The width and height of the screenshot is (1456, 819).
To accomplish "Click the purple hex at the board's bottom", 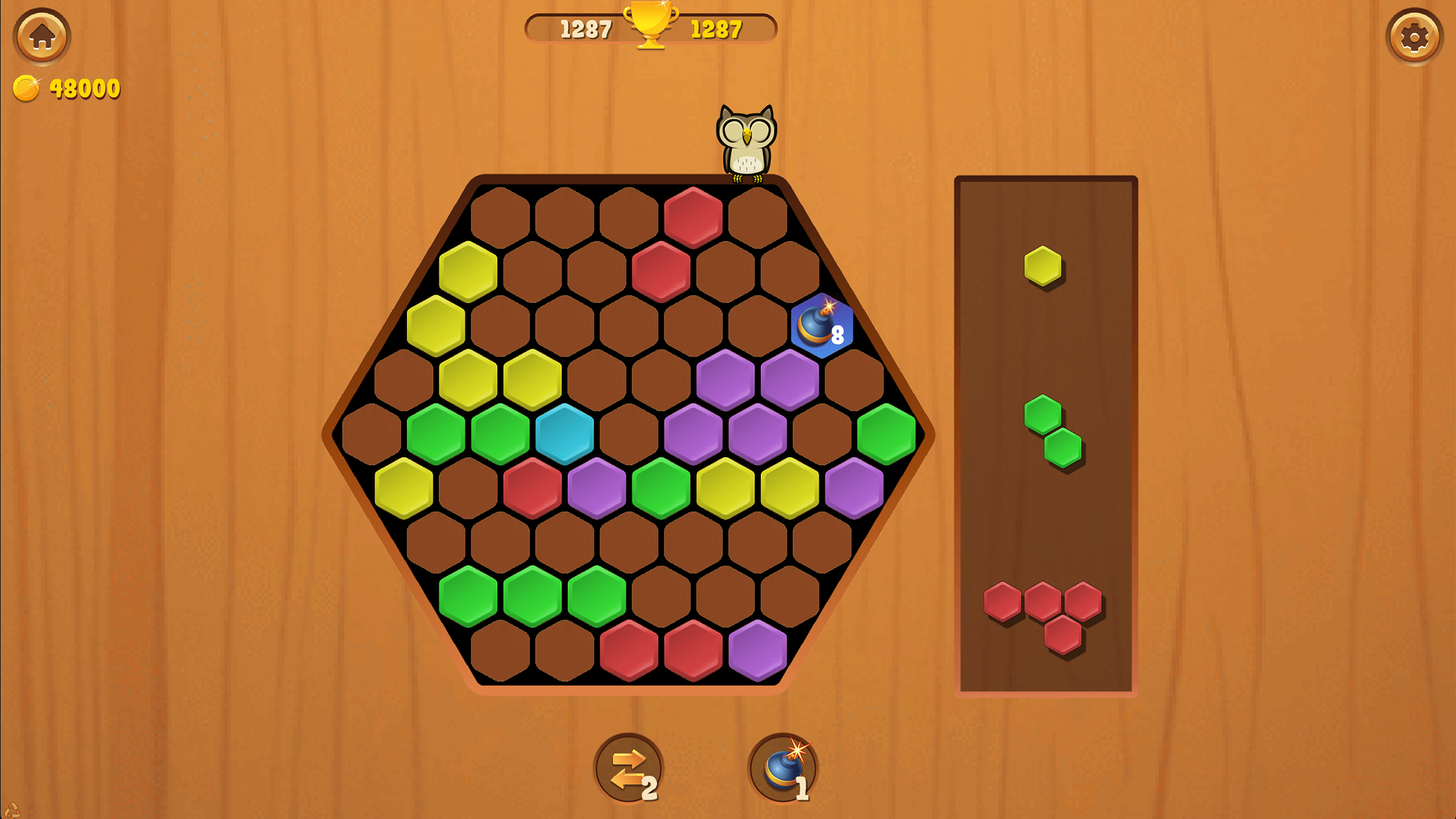I will click(x=758, y=648).
